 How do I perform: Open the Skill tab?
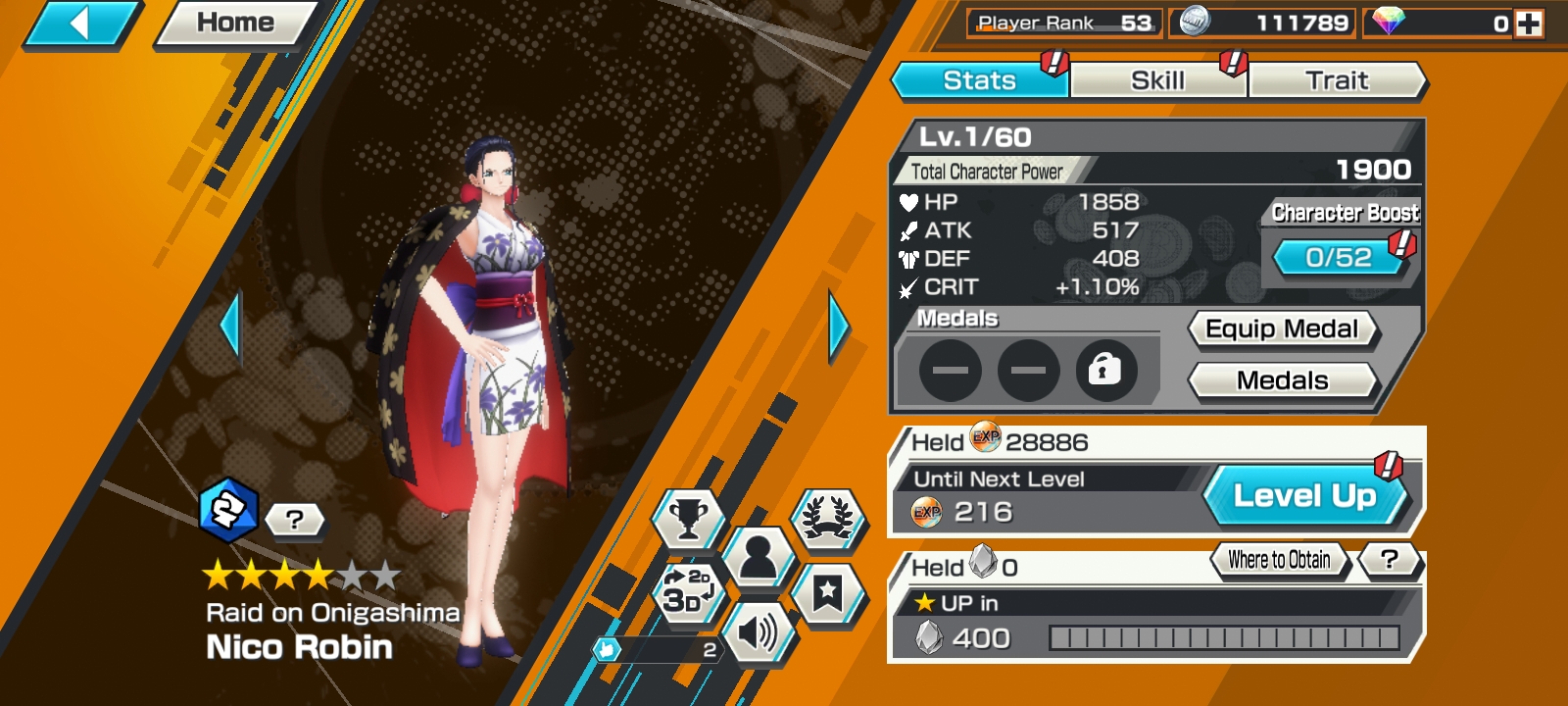click(1157, 80)
